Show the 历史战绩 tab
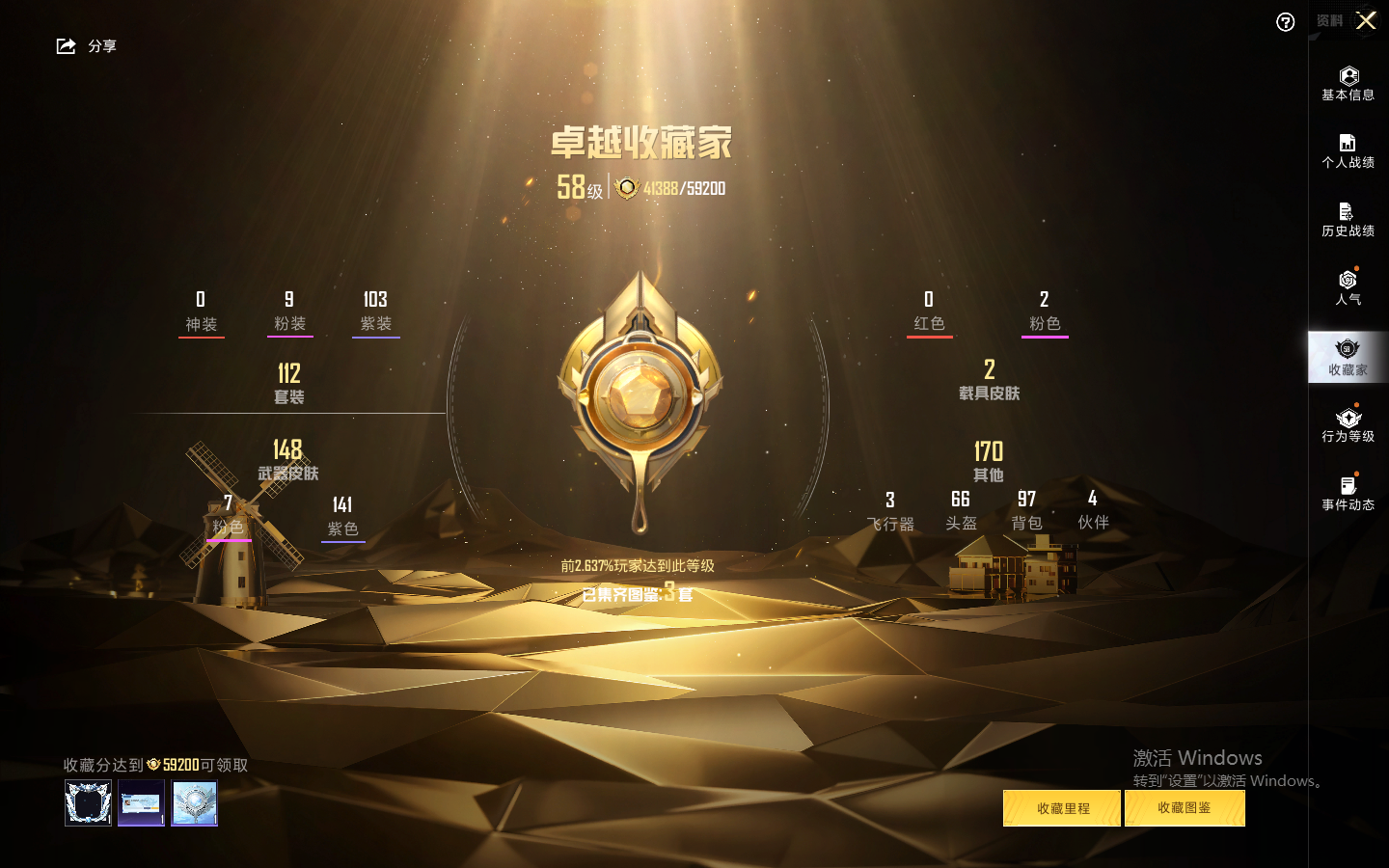The height and width of the screenshot is (868, 1389). (x=1348, y=220)
